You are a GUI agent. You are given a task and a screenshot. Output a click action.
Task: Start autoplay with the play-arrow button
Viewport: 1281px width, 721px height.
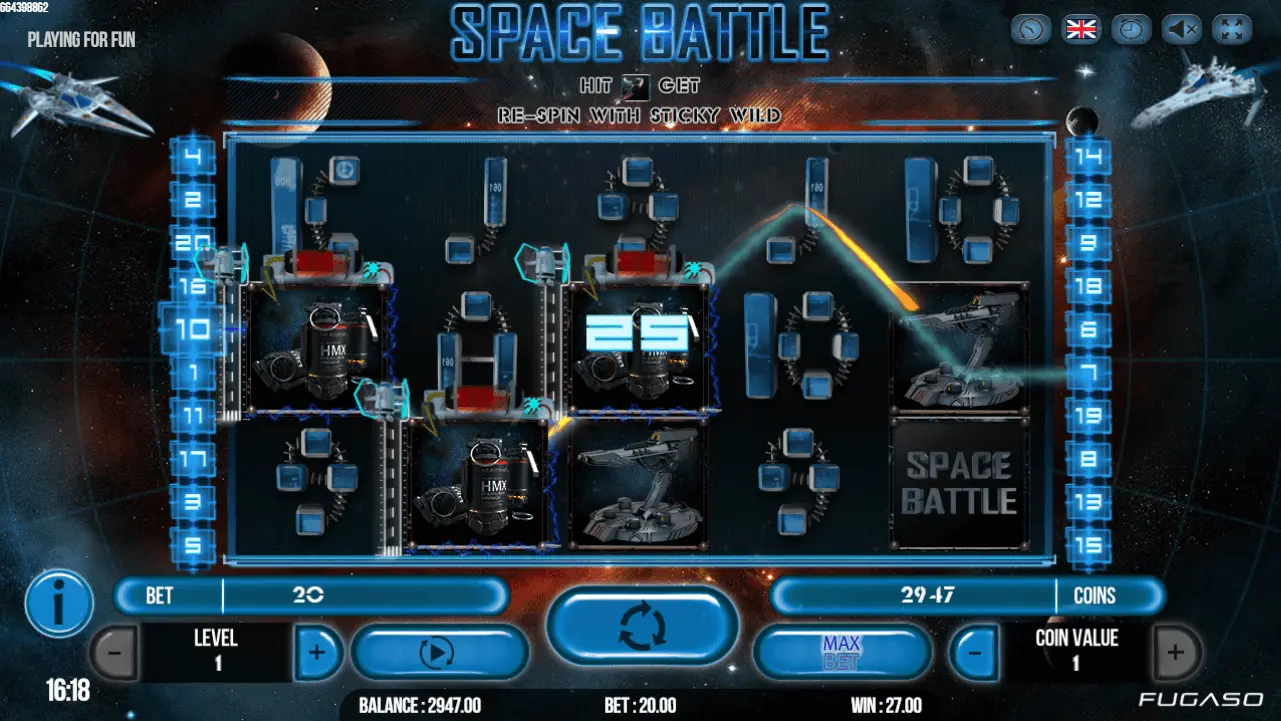click(438, 653)
